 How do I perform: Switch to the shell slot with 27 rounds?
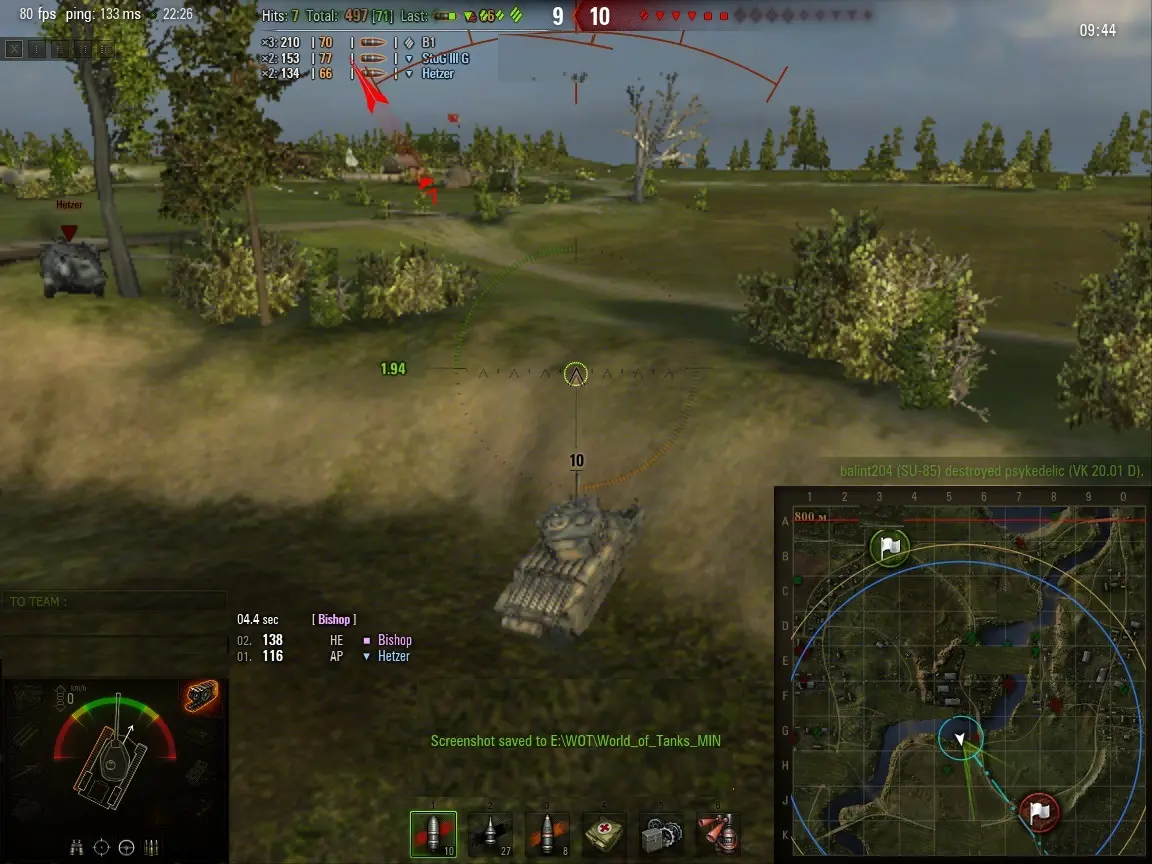pos(490,834)
